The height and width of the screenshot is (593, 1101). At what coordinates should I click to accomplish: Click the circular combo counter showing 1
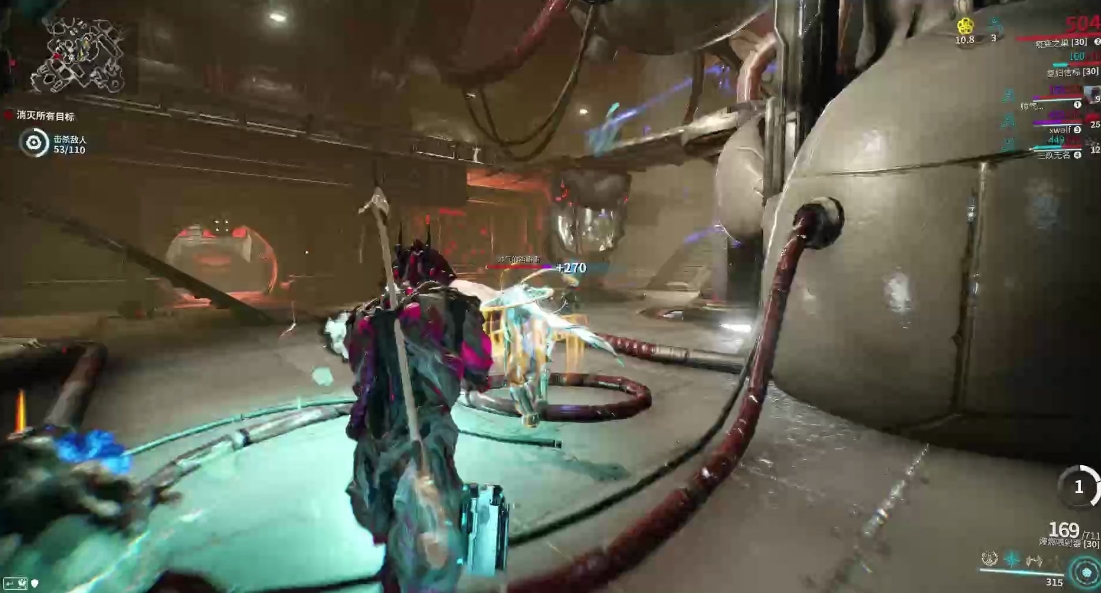click(x=1078, y=487)
